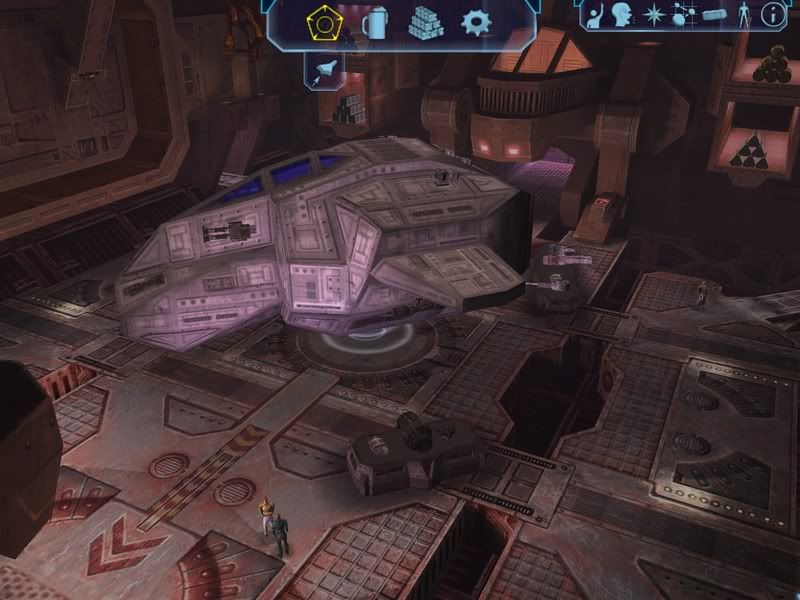
Task: Open the standing humanoid figure icon
Action: pyautogui.click(x=743, y=15)
